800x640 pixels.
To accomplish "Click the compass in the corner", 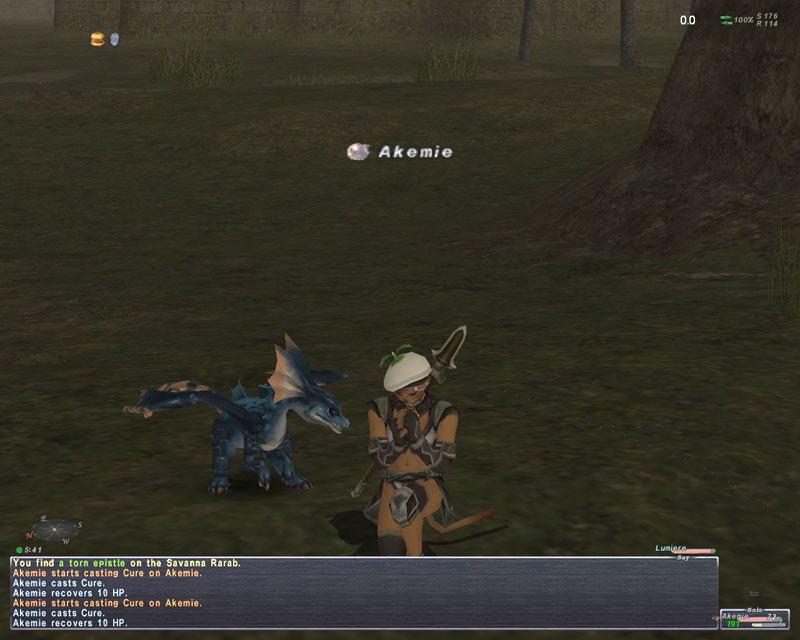I will pyautogui.click(x=57, y=528).
